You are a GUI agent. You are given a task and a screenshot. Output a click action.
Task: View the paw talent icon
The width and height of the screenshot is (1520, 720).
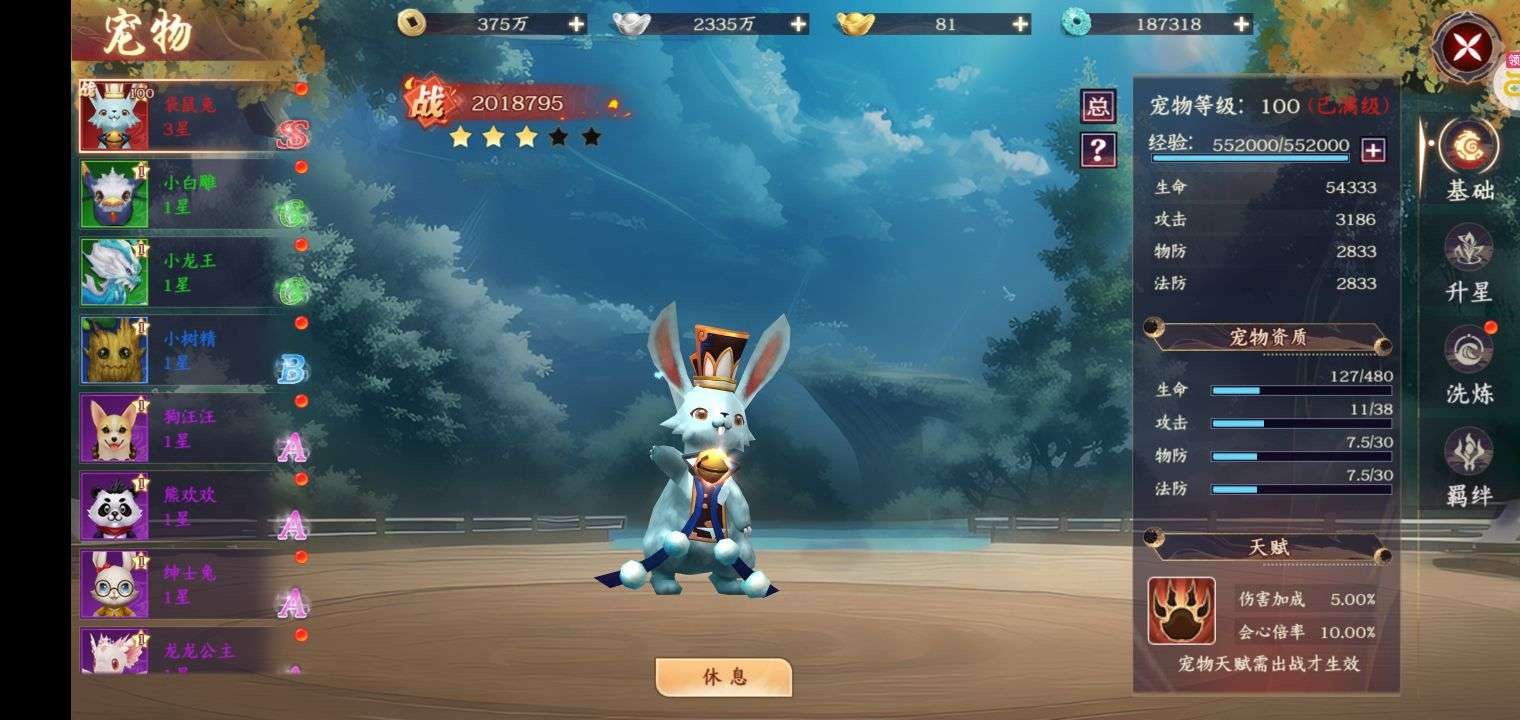pos(1181,610)
